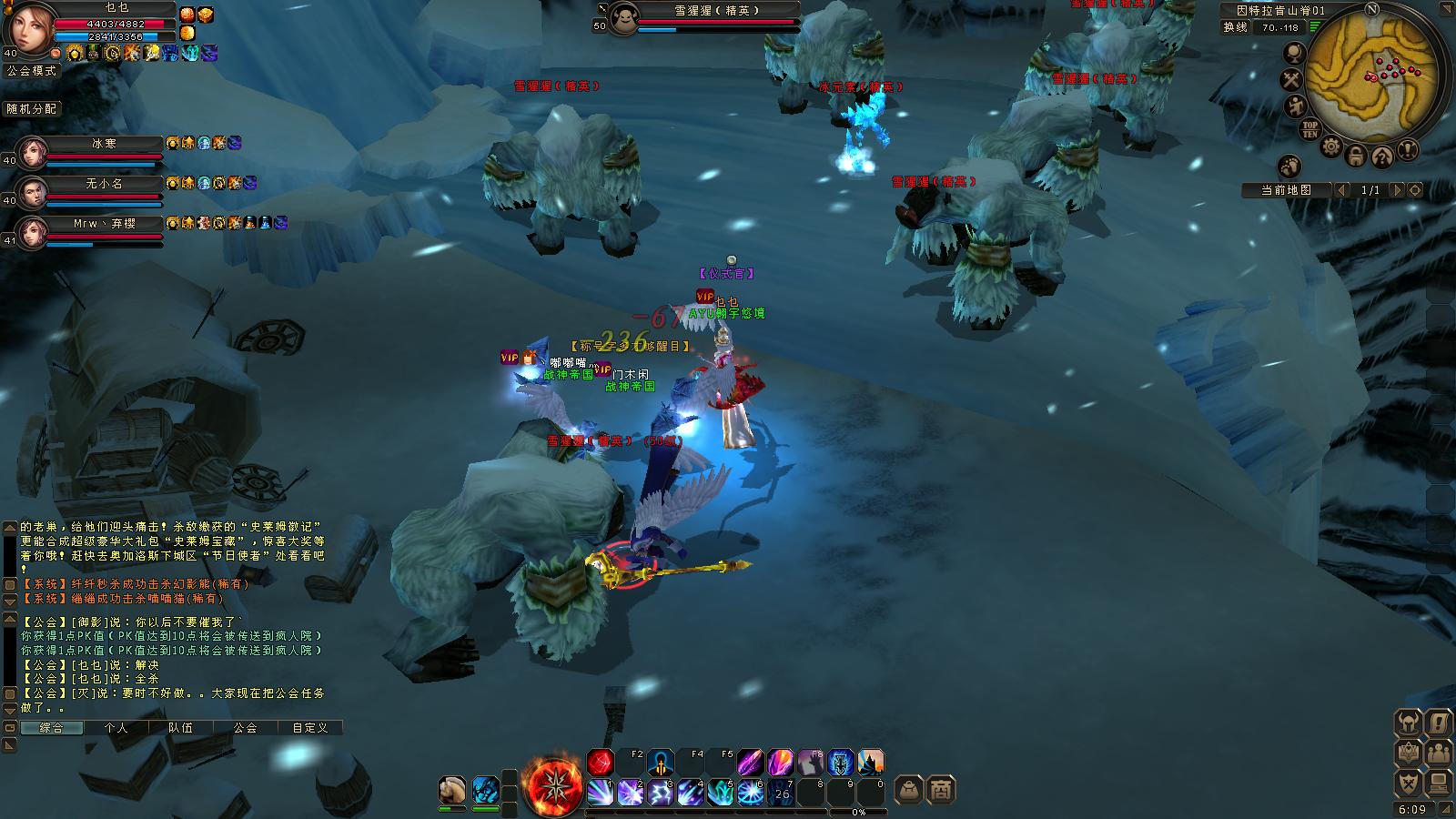Open the 公会 chat tab
The image size is (1456, 819).
click(245, 728)
